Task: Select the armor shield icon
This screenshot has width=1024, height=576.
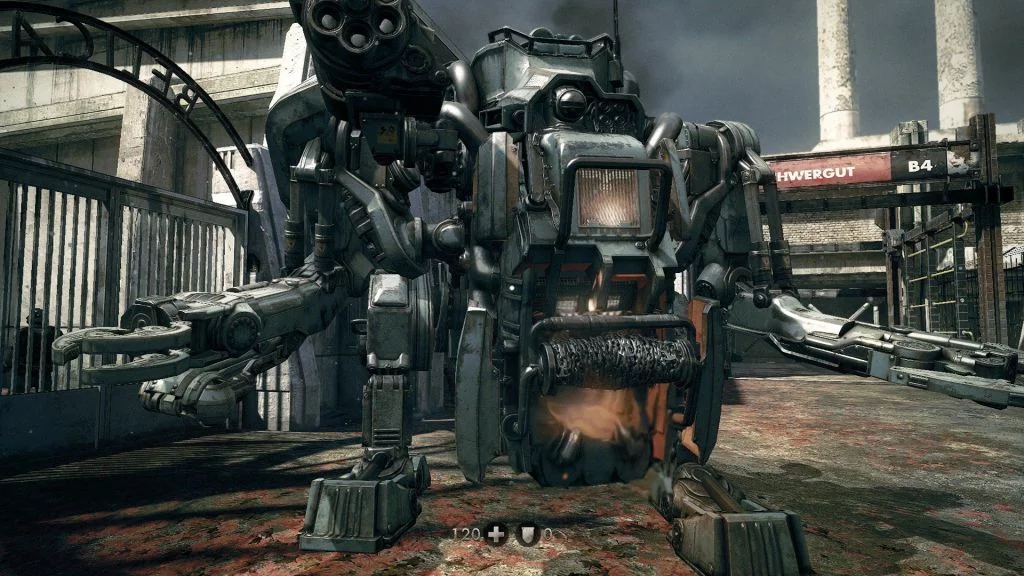Action: click(528, 535)
